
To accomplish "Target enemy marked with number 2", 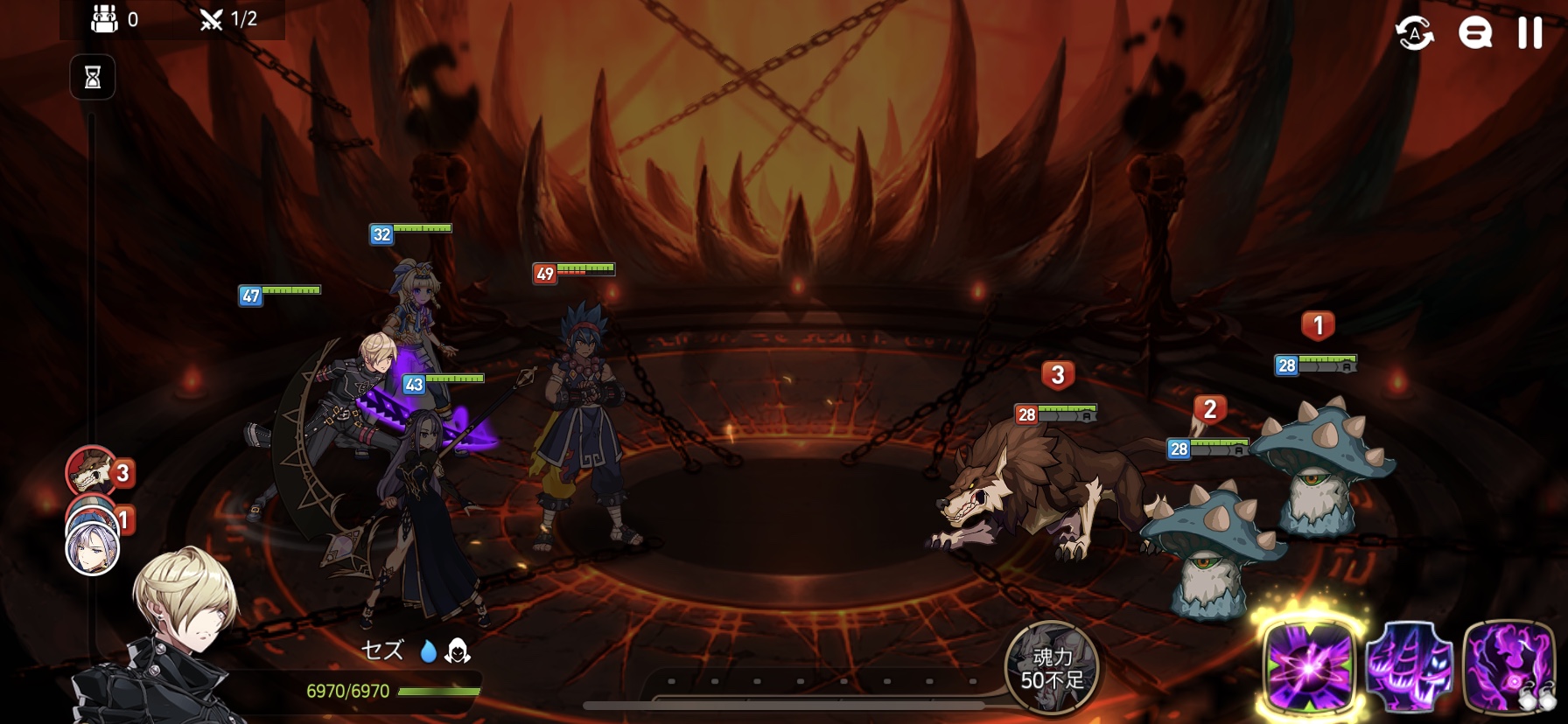I will 1212,551.
